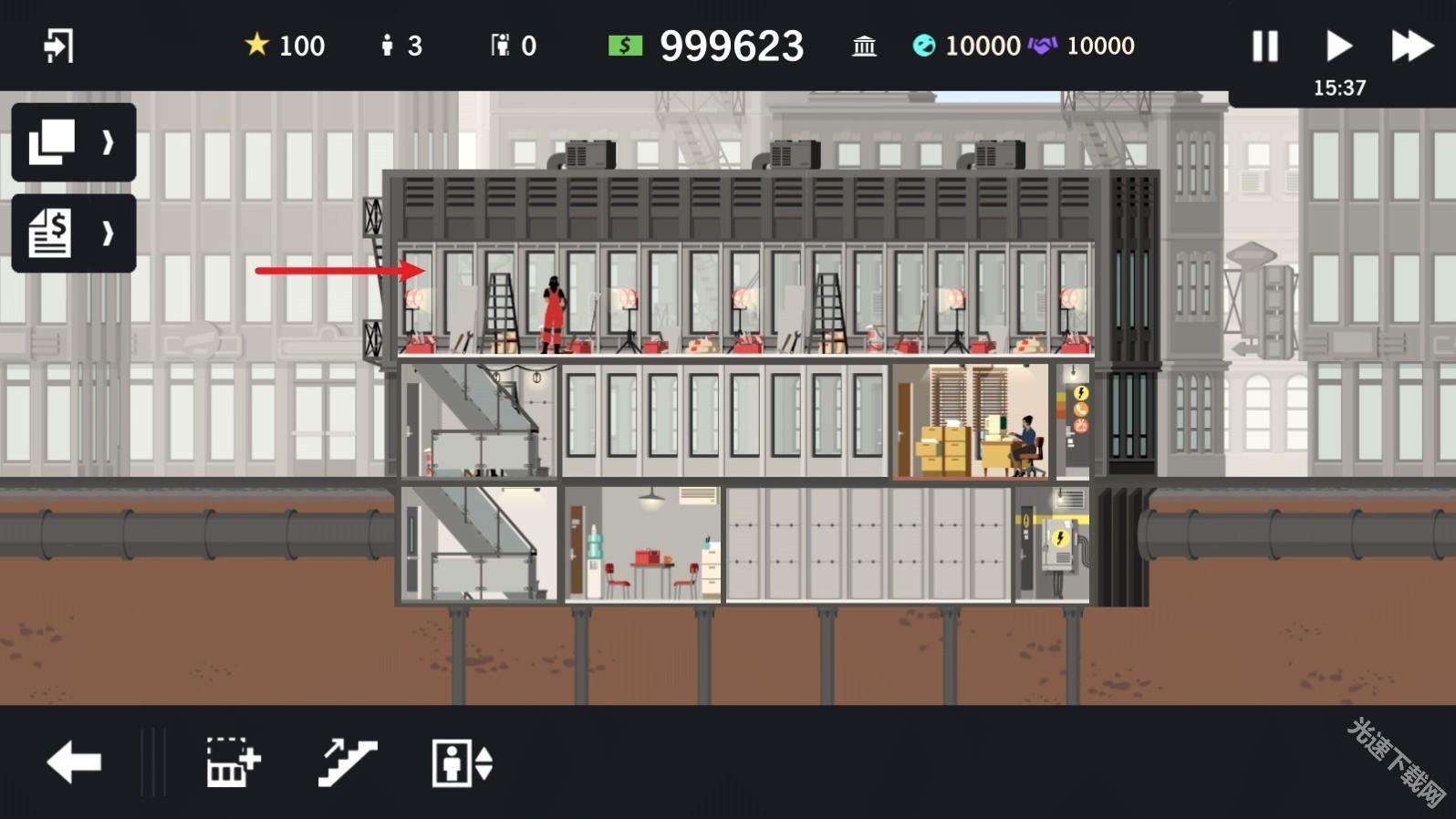Go back with the arrow button
This screenshot has height=819, width=1456.
coord(74,762)
